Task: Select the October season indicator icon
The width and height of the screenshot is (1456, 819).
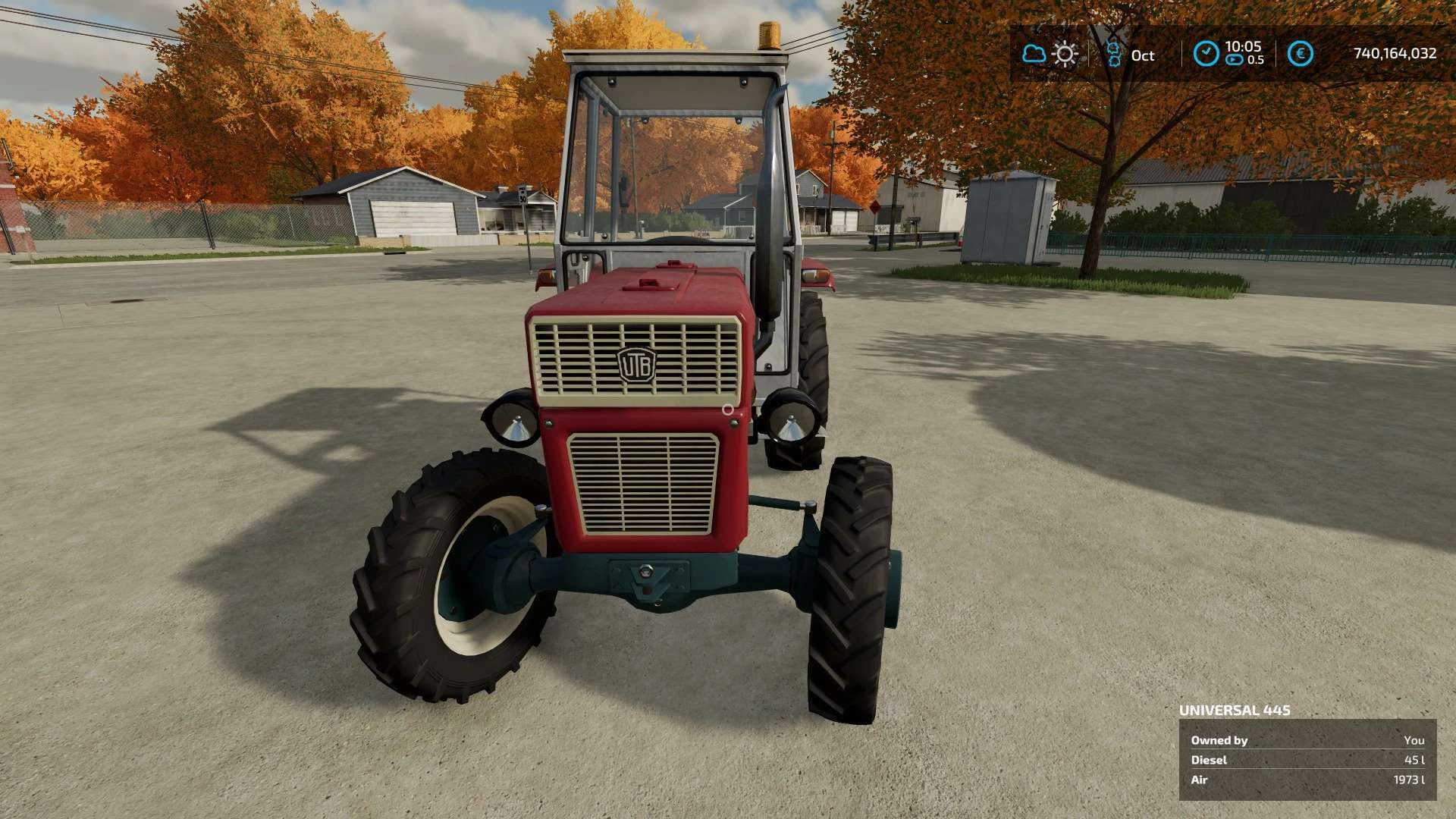Action: [1113, 55]
